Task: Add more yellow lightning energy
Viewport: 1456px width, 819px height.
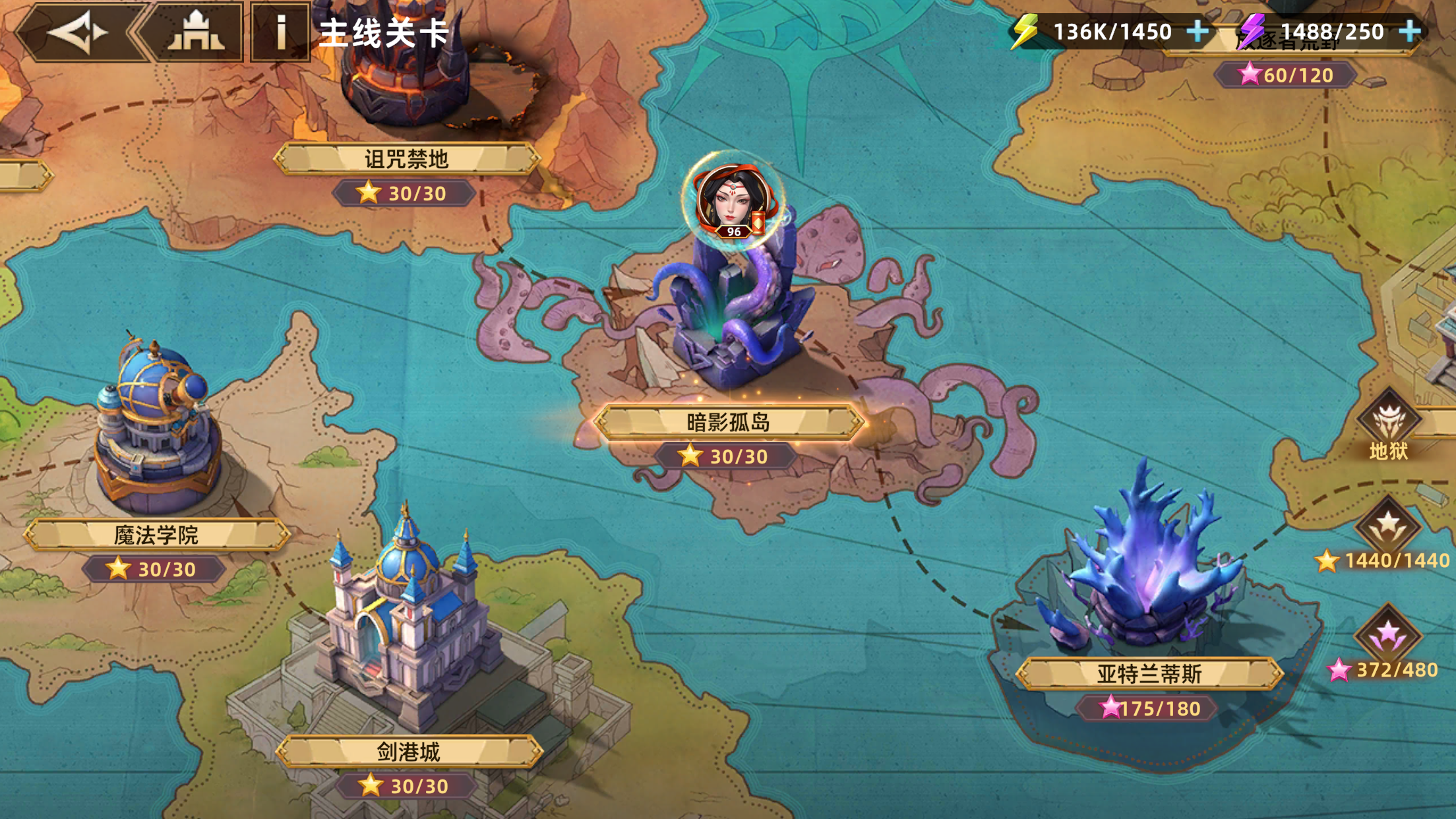Action: 1198,31
